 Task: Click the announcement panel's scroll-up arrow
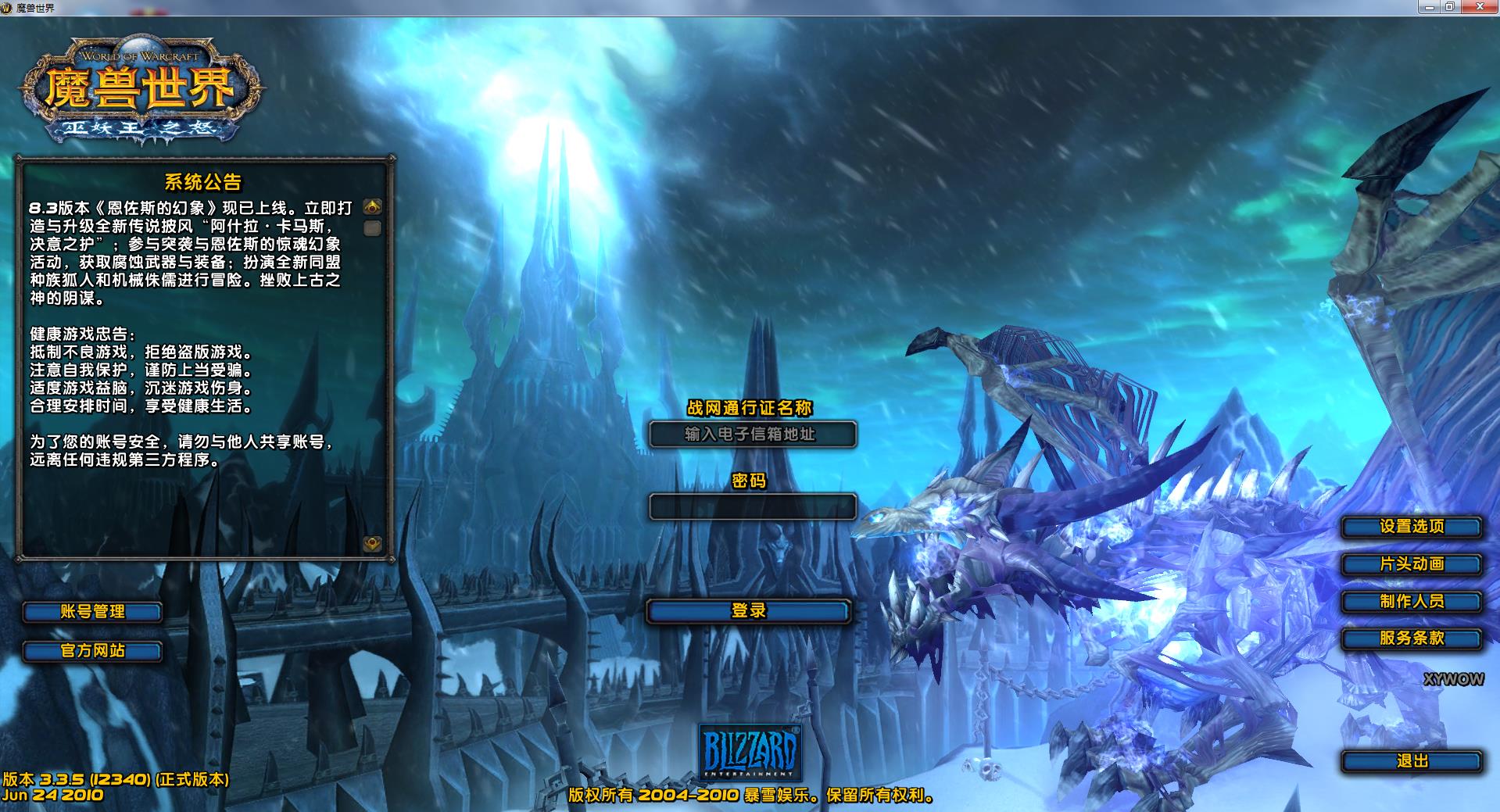click(x=373, y=207)
